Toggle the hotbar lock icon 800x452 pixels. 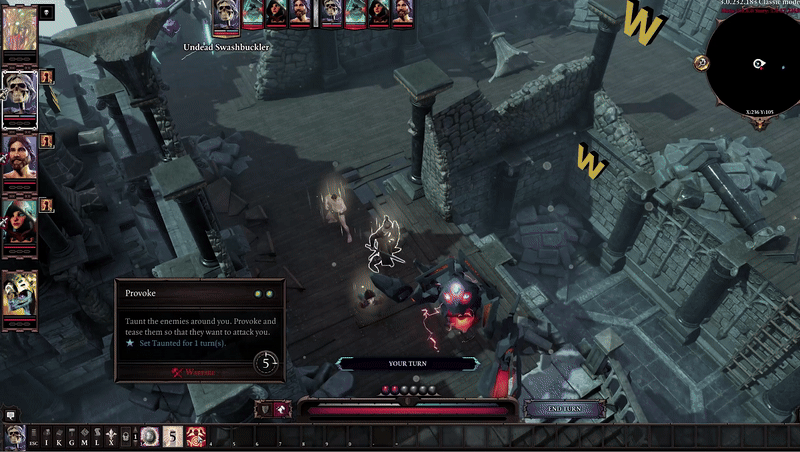pos(123,438)
